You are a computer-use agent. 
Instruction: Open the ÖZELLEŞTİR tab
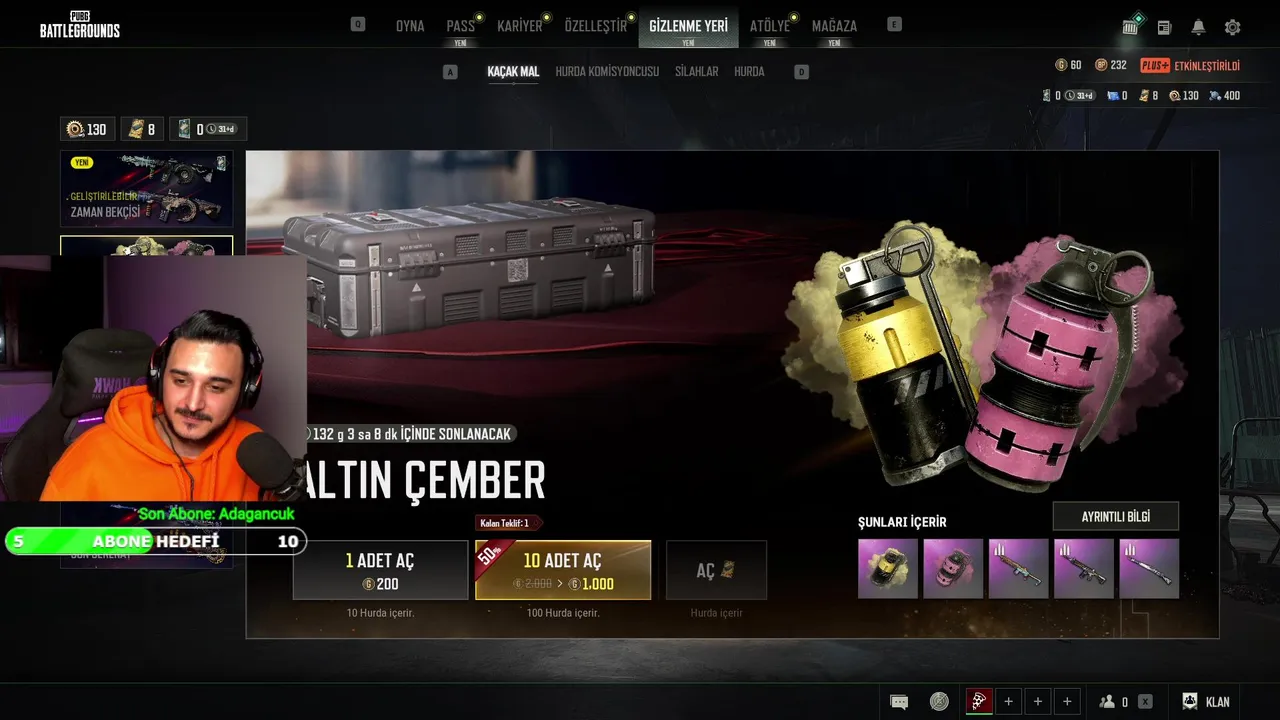click(596, 26)
